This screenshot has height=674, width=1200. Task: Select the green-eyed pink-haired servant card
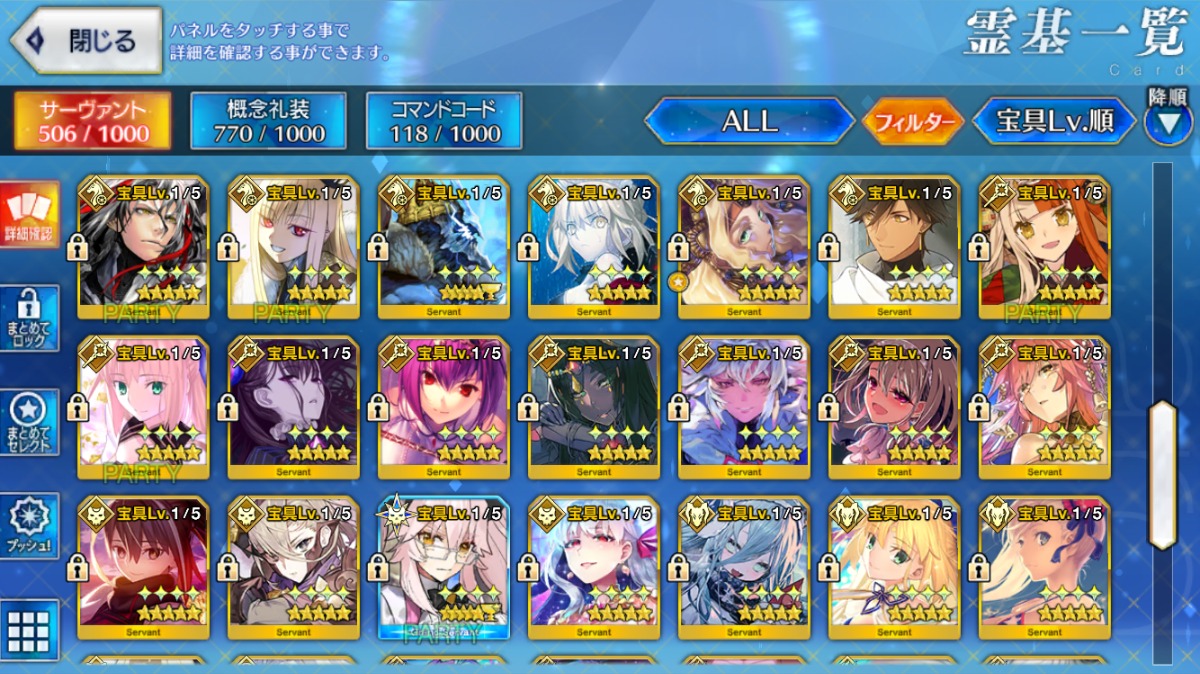click(144, 407)
